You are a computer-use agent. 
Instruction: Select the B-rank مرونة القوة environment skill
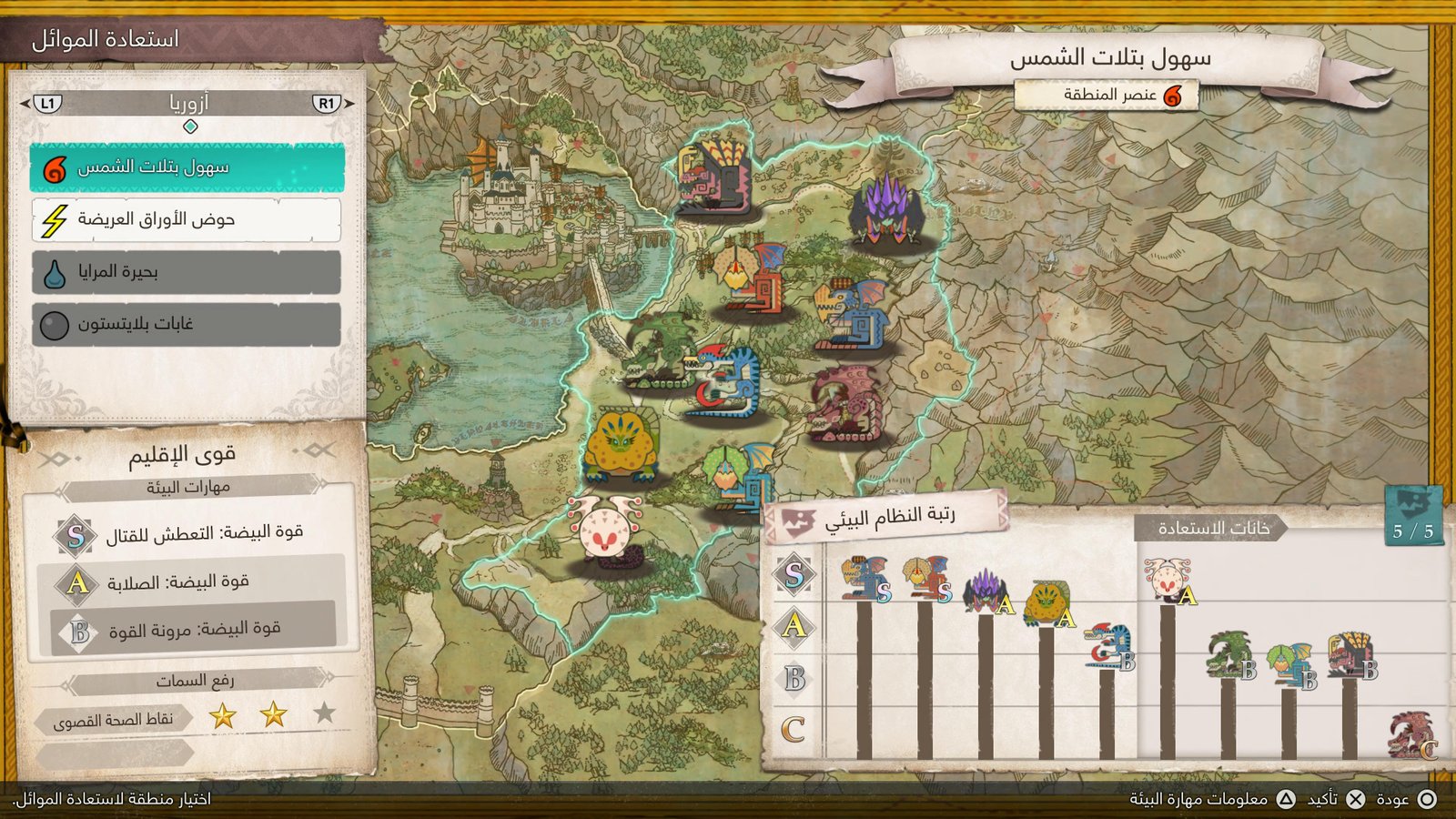[x=191, y=630]
